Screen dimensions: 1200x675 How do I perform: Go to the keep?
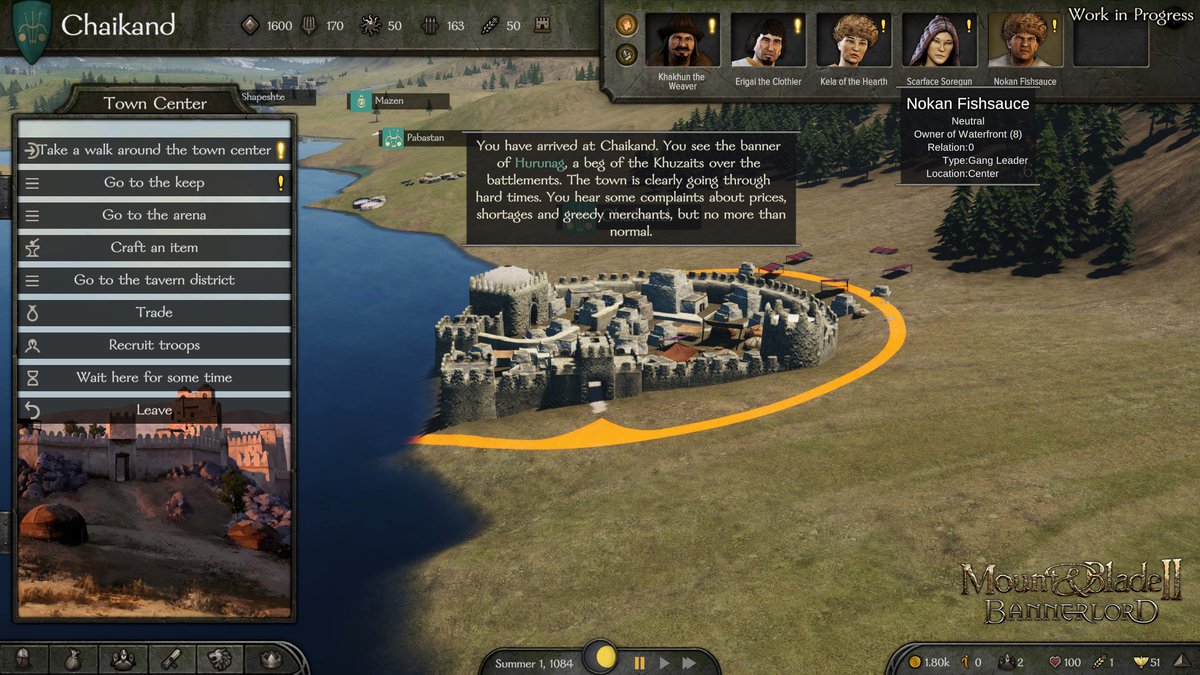coord(154,183)
